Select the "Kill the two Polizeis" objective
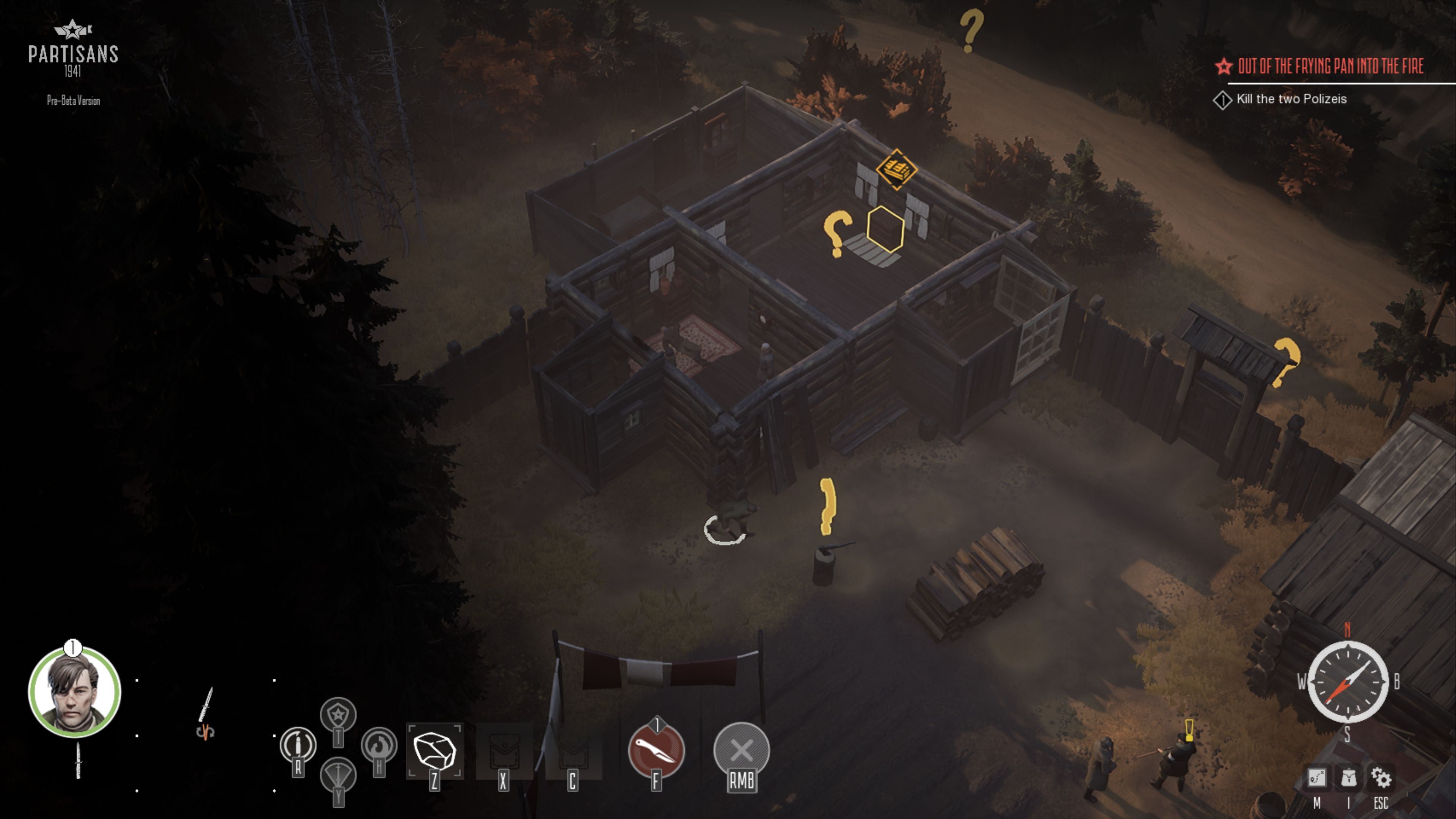 (x=1291, y=99)
